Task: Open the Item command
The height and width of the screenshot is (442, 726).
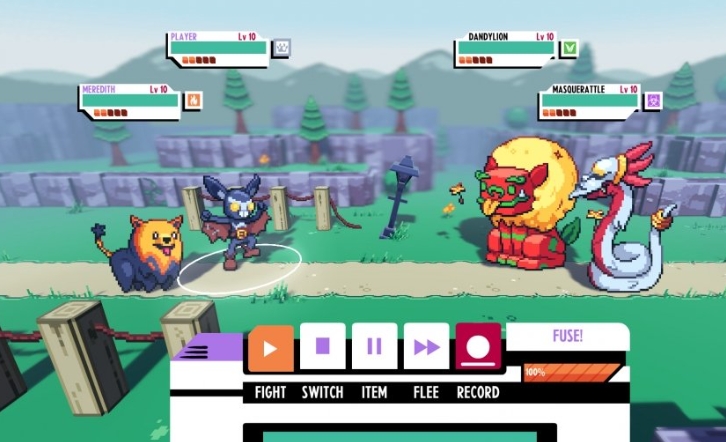Action: click(x=374, y=348)
